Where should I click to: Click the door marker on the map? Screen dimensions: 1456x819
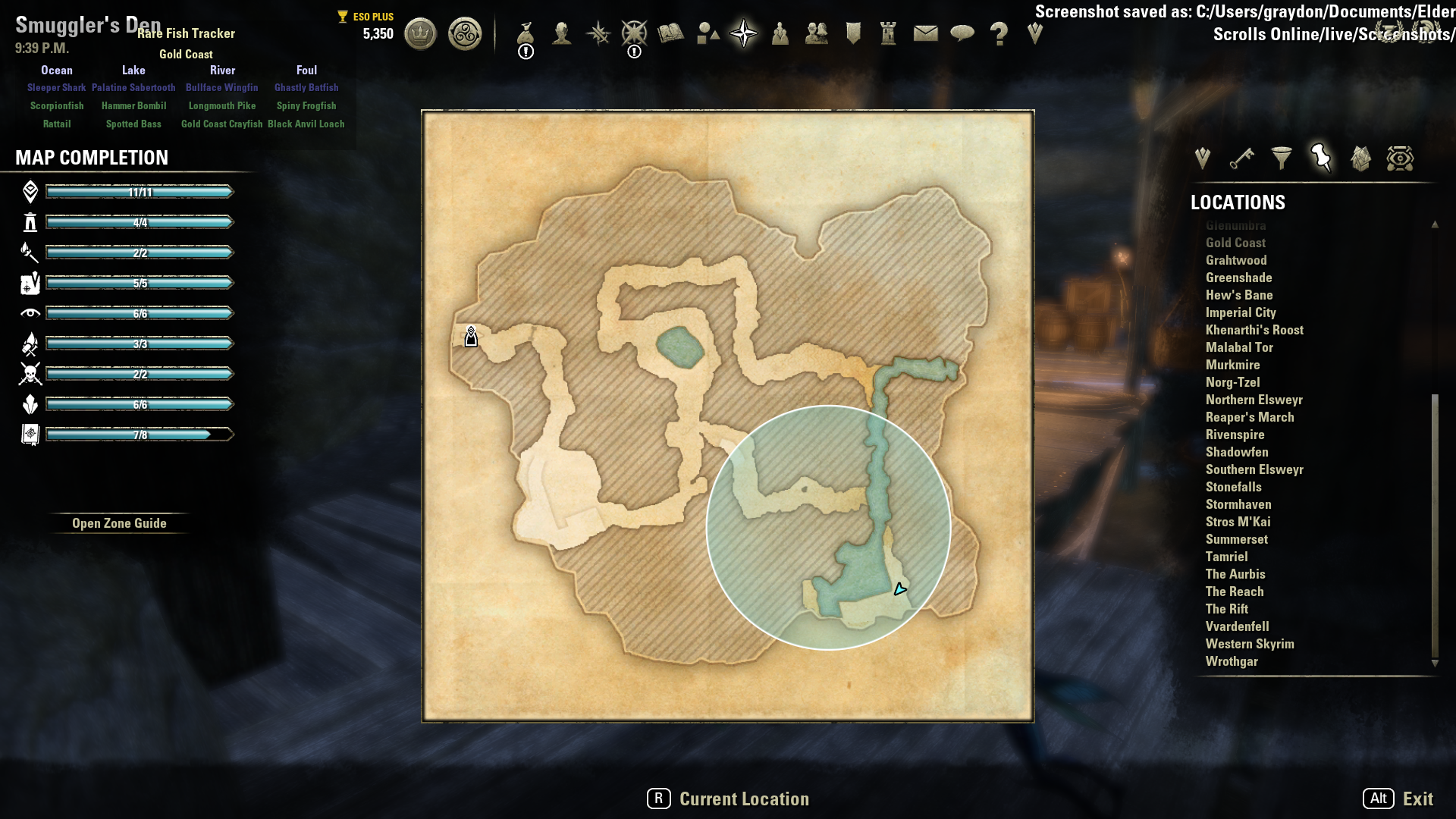(x=471, y=337)
